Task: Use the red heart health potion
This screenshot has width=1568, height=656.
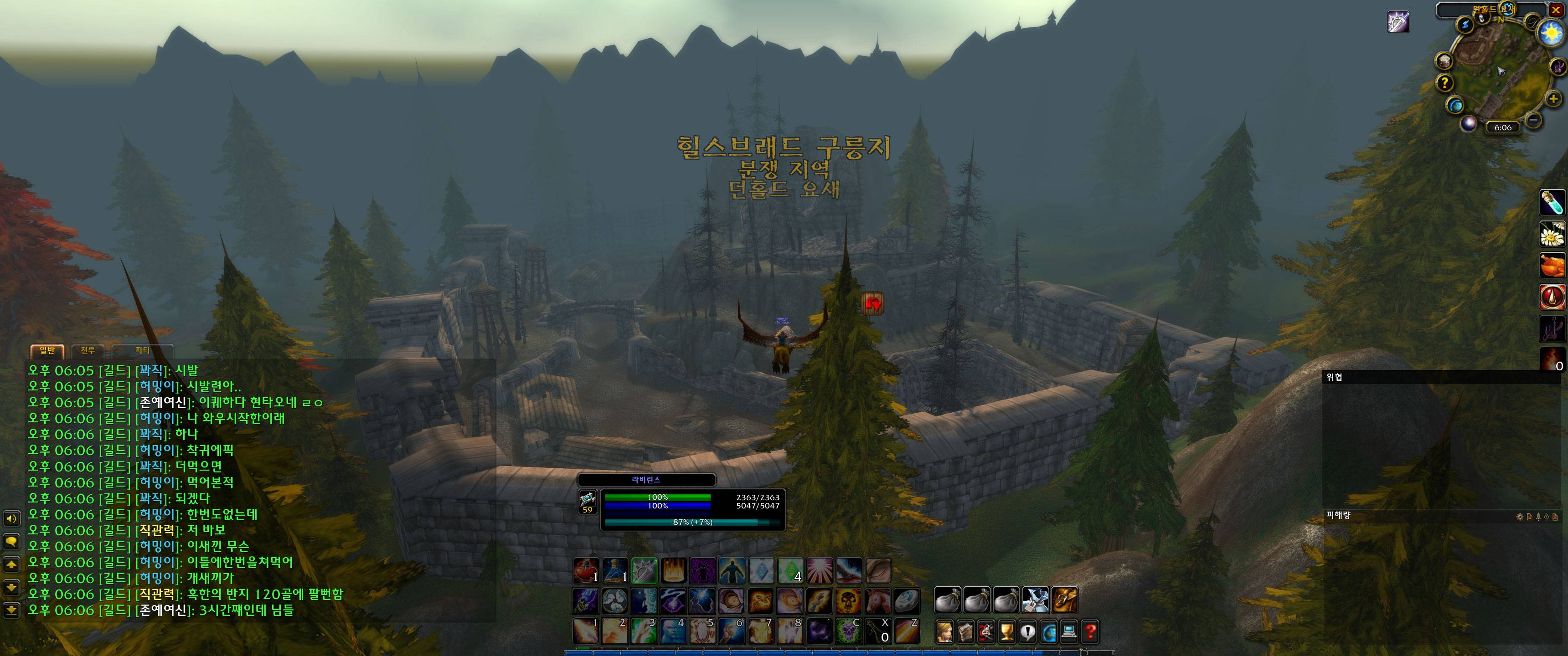Action: pos(586,570)
